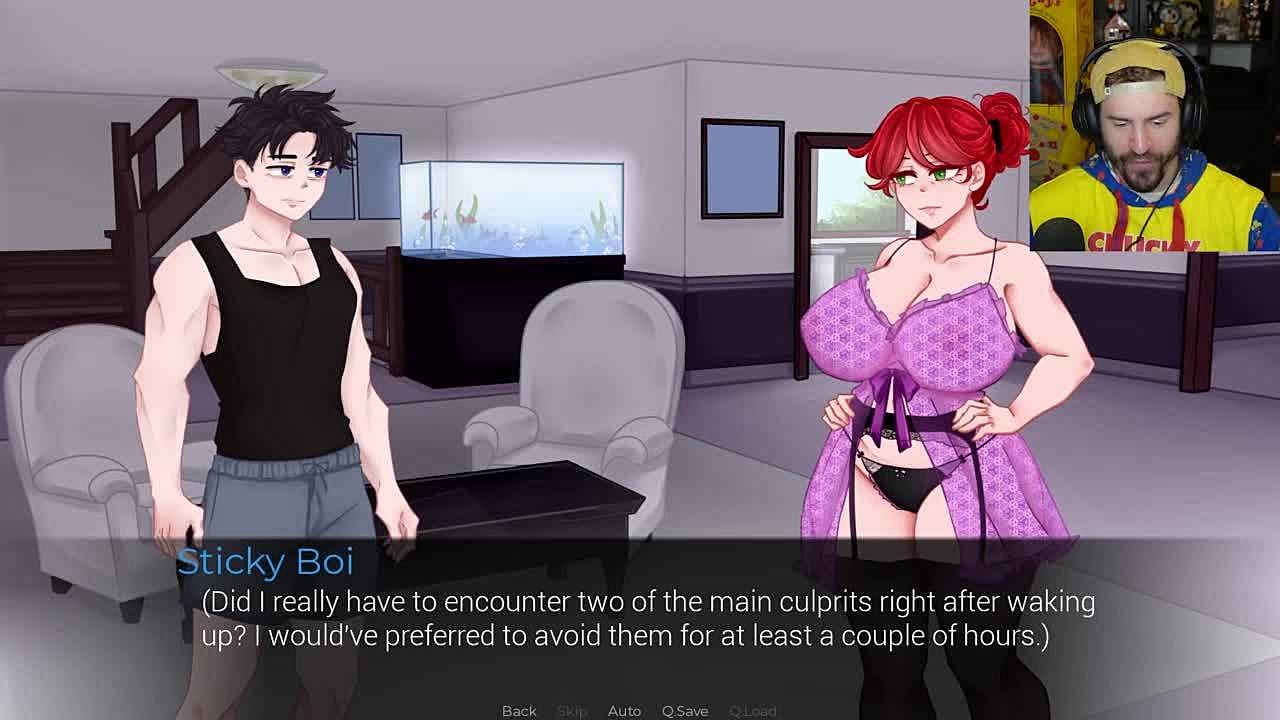Toggle Auto advance mode

pyautogui.click(x=624, y=710)
